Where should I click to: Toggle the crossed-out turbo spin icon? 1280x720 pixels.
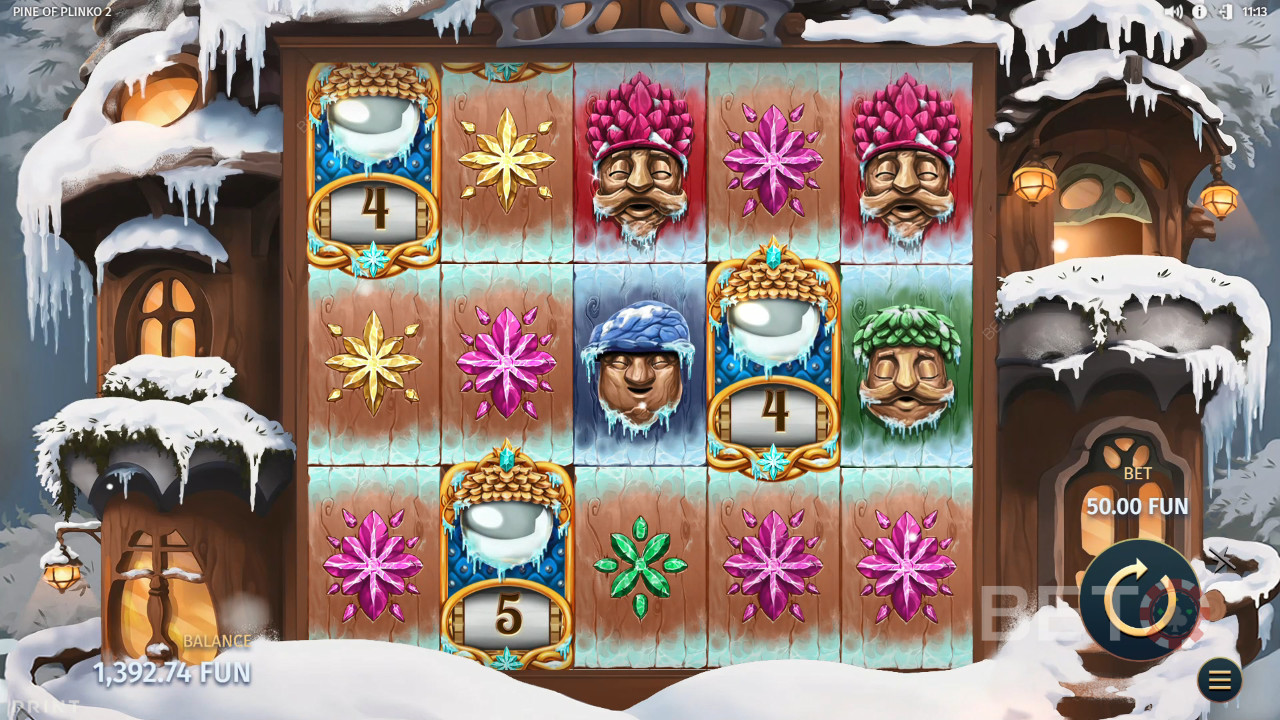1222,561
